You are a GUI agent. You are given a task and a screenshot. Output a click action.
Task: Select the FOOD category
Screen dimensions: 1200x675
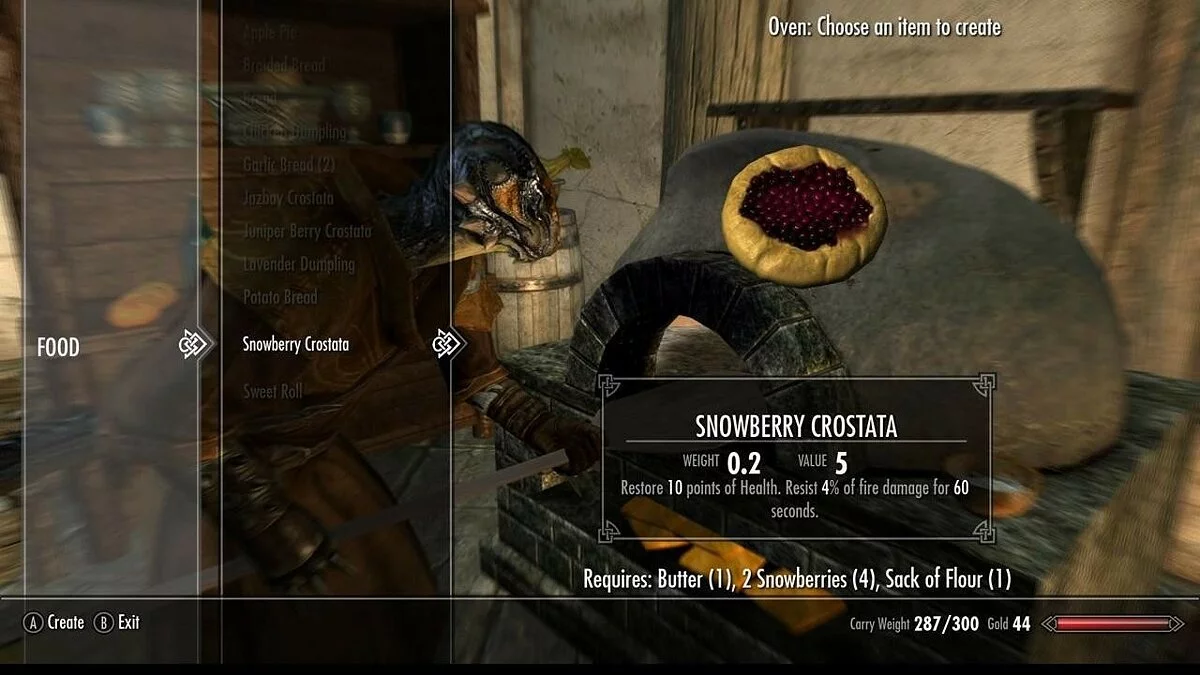point(58,347)
